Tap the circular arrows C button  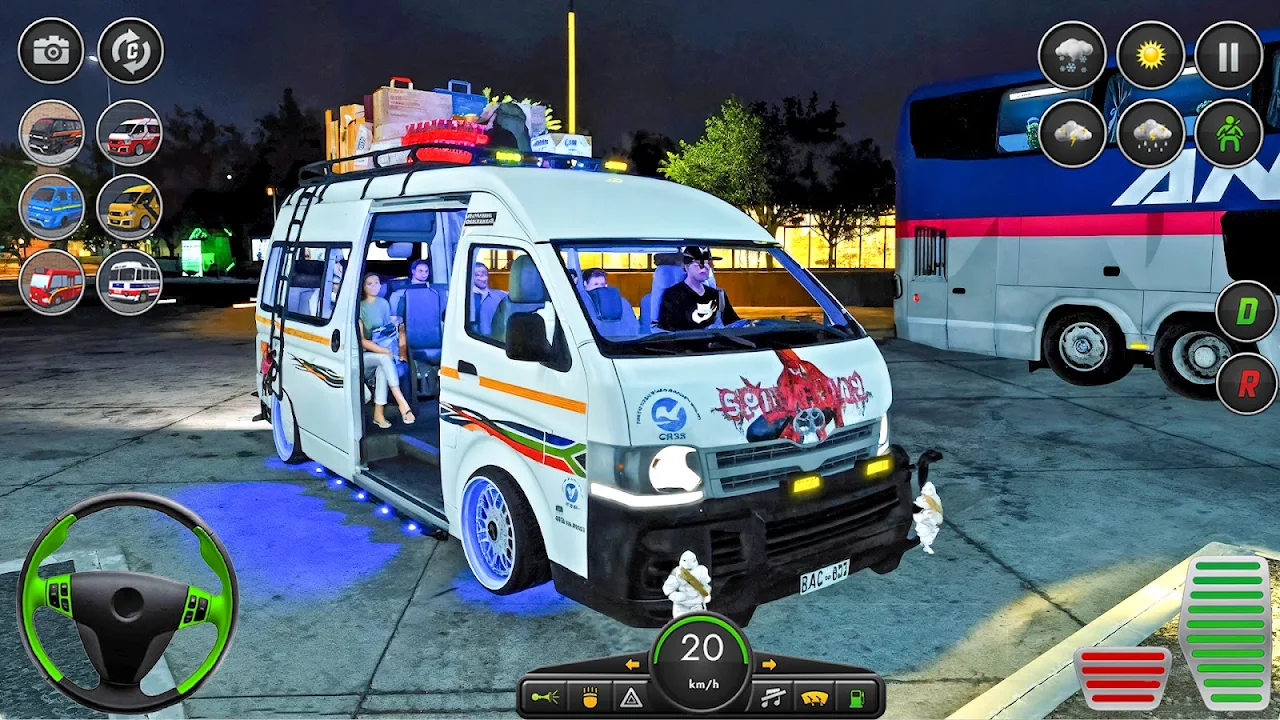130,51
